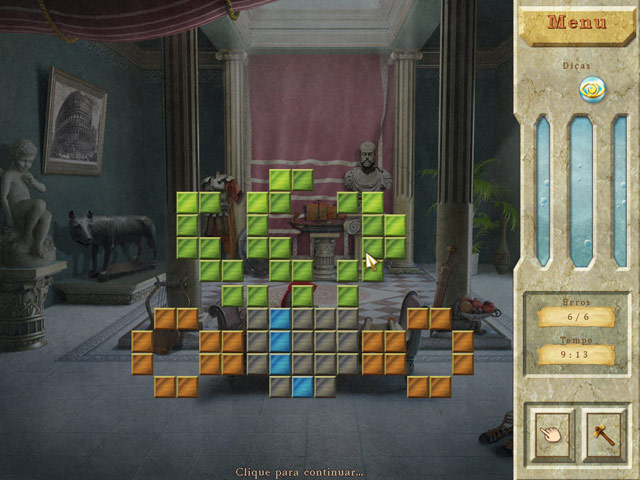Open the Menu button
Screen dimensions: 640x480
[577, 22]
